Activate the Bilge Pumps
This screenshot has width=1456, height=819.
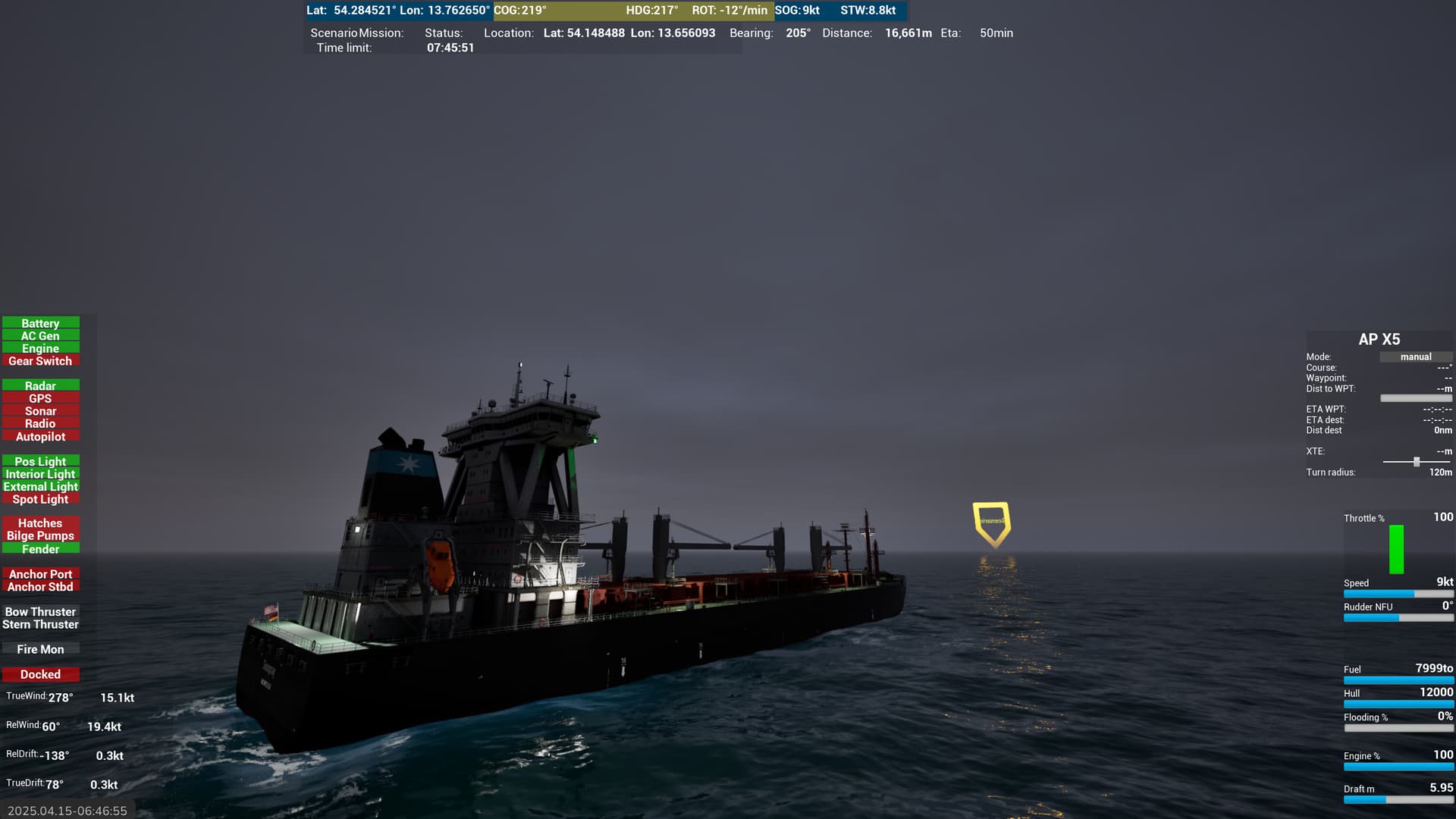(x=40, y=536)
